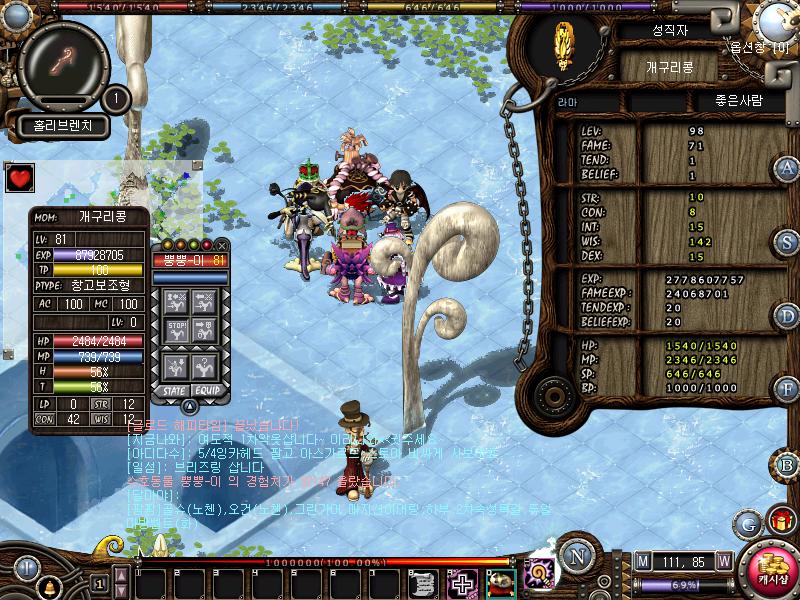The image size is (800, 600).
Task: Click the round A button on the panel
Action: coord(787,168)
